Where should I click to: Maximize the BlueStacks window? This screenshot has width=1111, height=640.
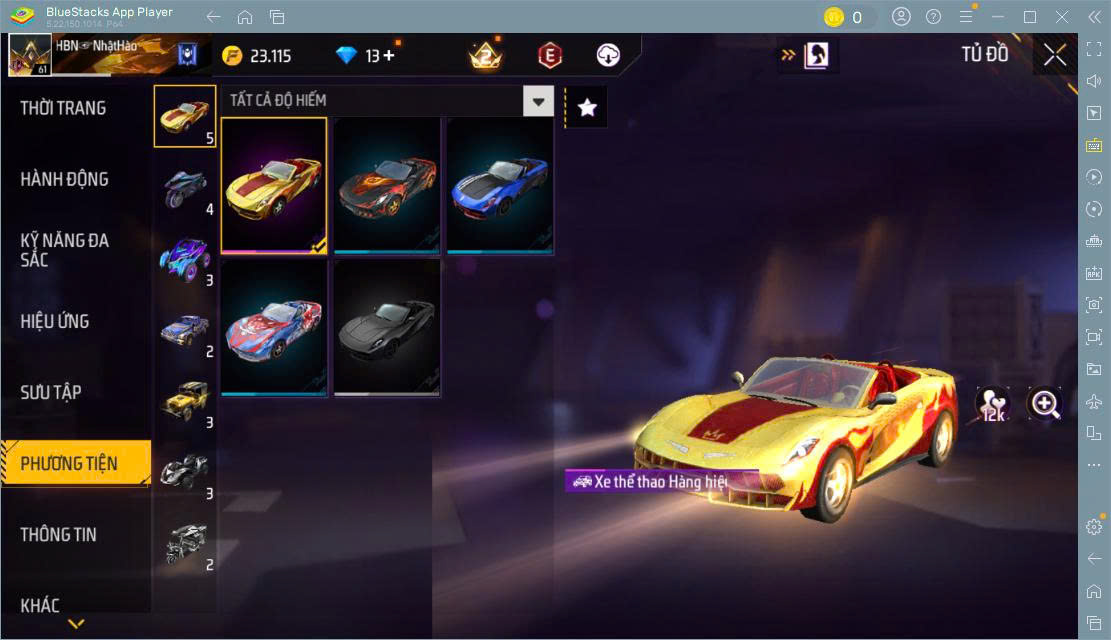(x=1029, y=17)
